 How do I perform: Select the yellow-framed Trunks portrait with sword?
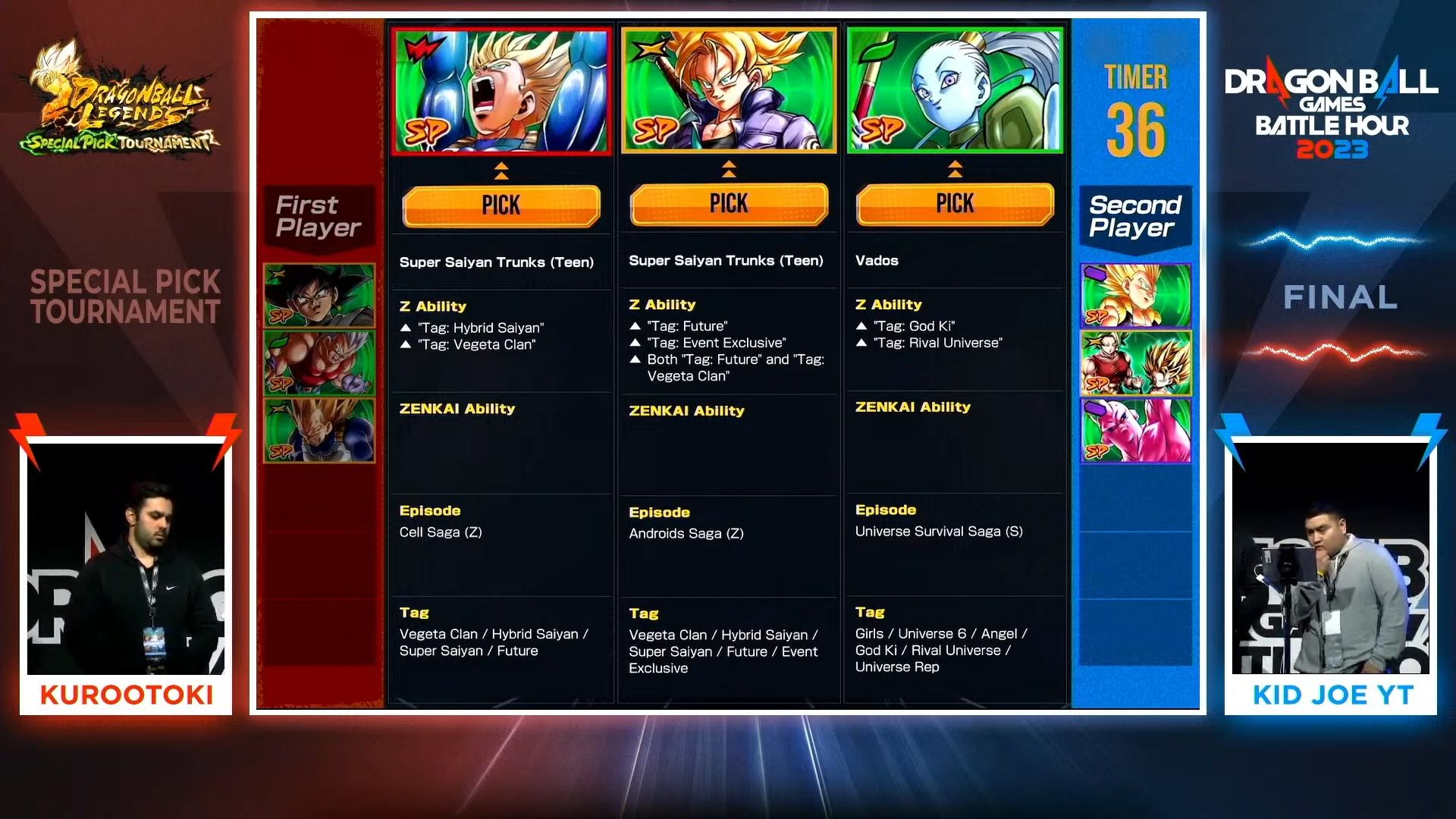tap(728, 90)
